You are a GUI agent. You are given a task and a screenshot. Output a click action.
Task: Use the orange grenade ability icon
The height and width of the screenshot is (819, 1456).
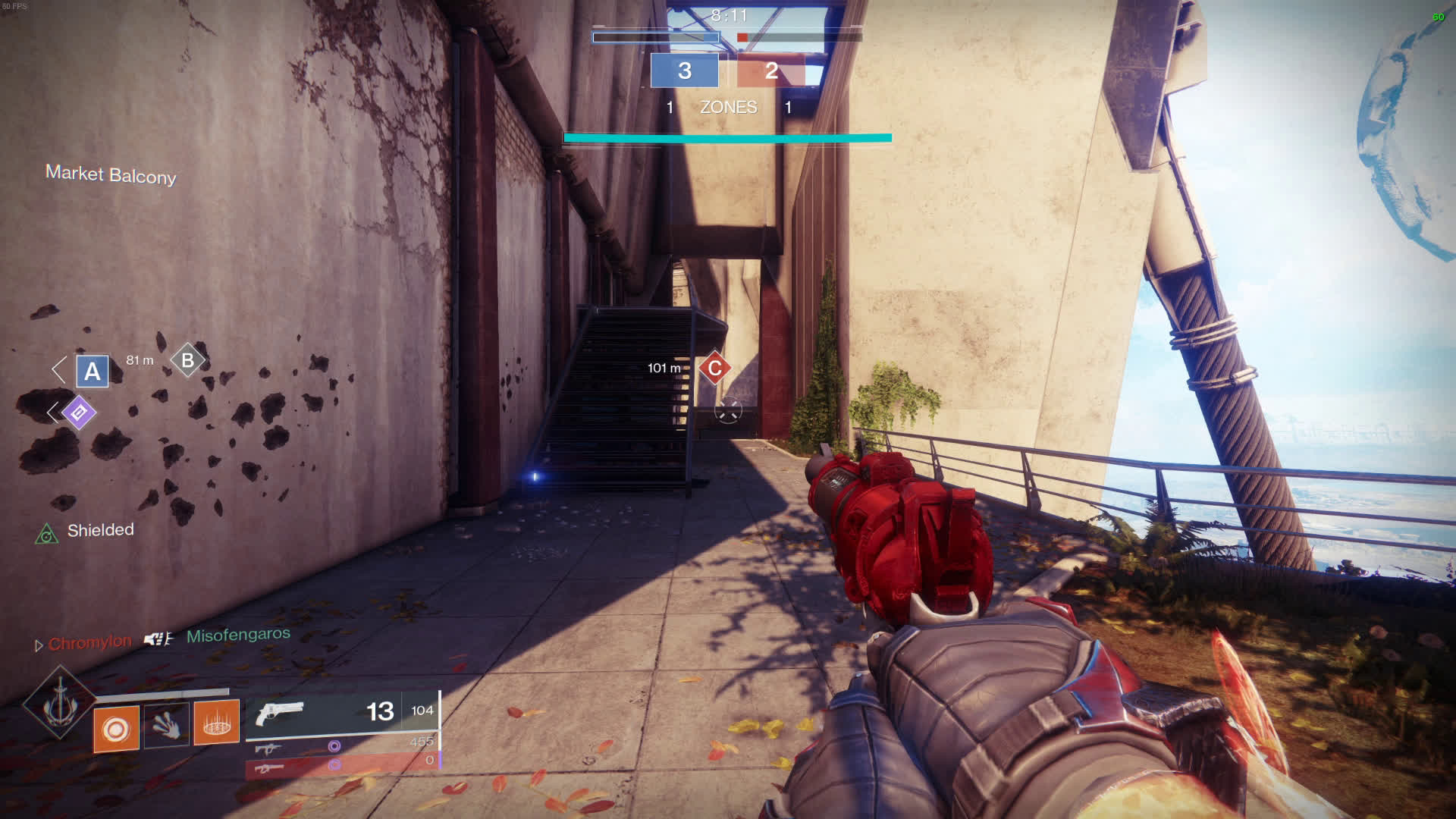(x=116, y=729)
